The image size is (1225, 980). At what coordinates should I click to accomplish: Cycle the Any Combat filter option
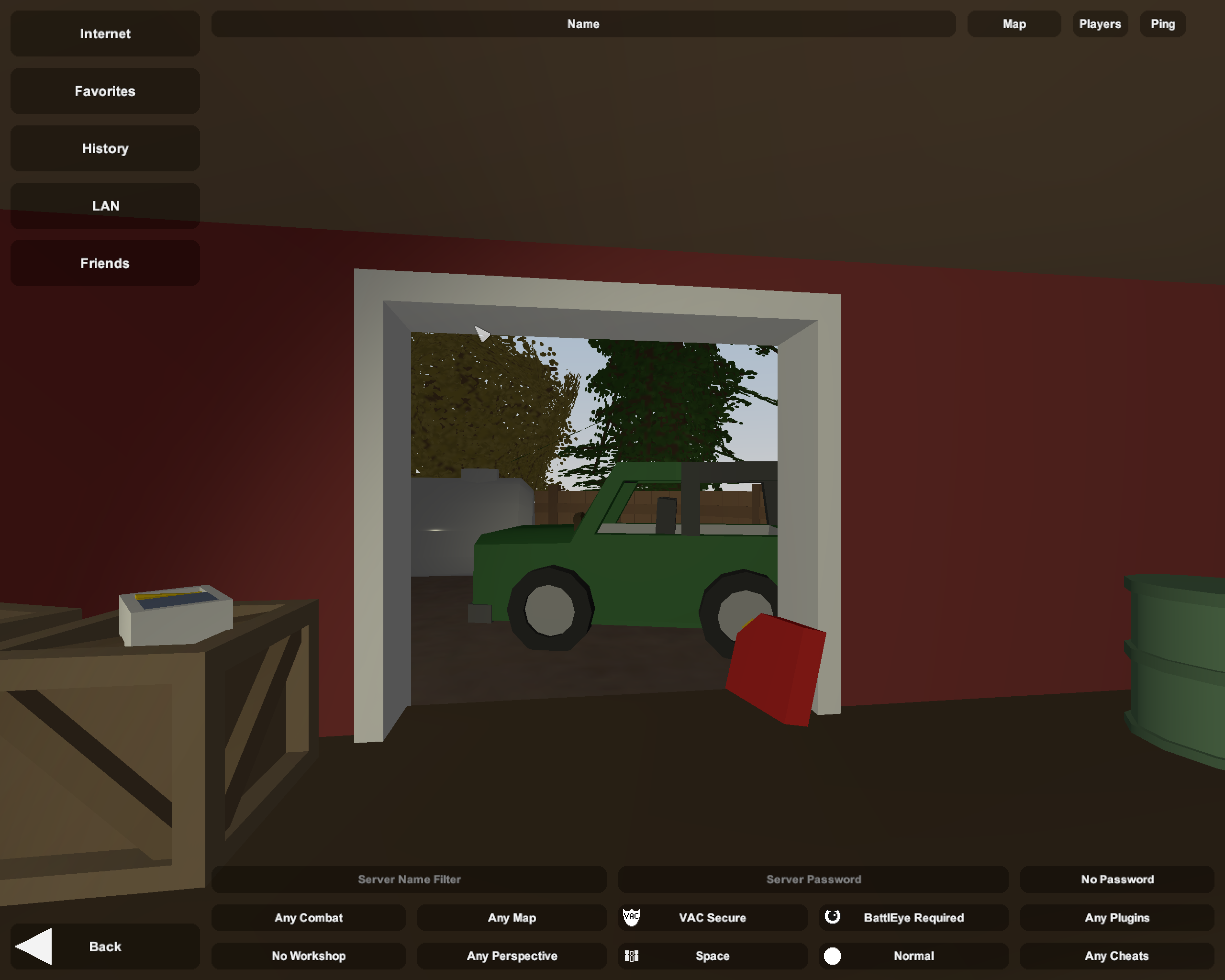pyautogui.click(x=309, y=917)
